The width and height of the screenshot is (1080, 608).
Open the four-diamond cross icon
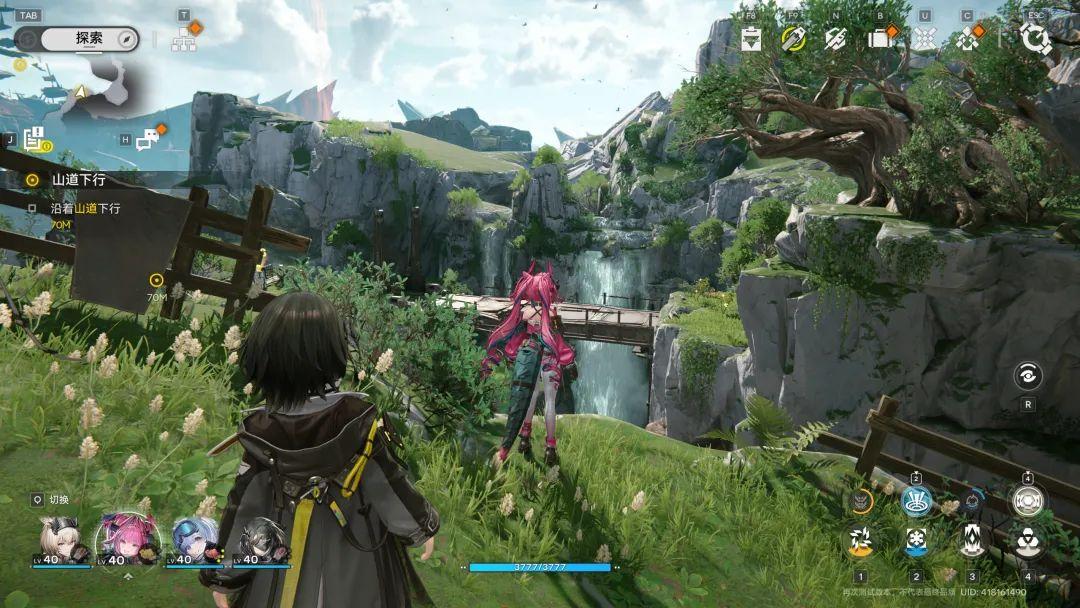tap(925, 38)
